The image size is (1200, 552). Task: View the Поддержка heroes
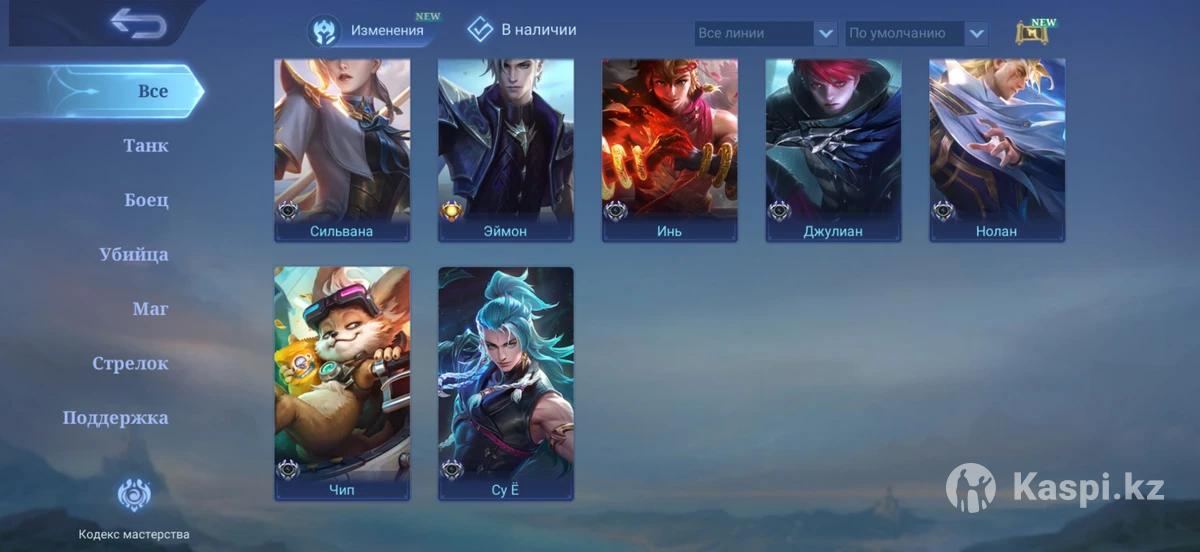tap(116, 418)
